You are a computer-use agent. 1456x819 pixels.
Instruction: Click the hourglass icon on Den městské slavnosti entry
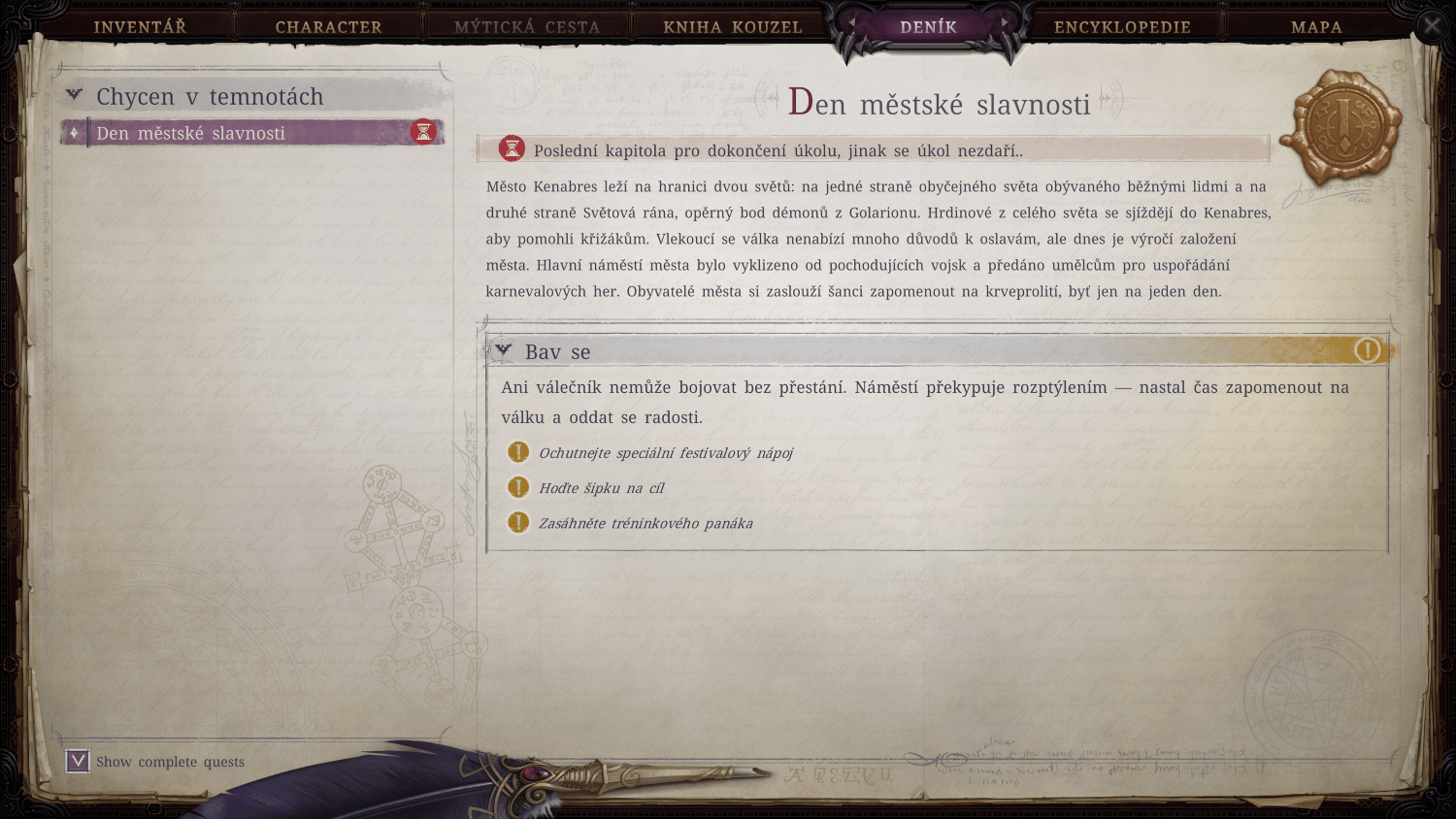pyautogui.click(x=423, y=133)
